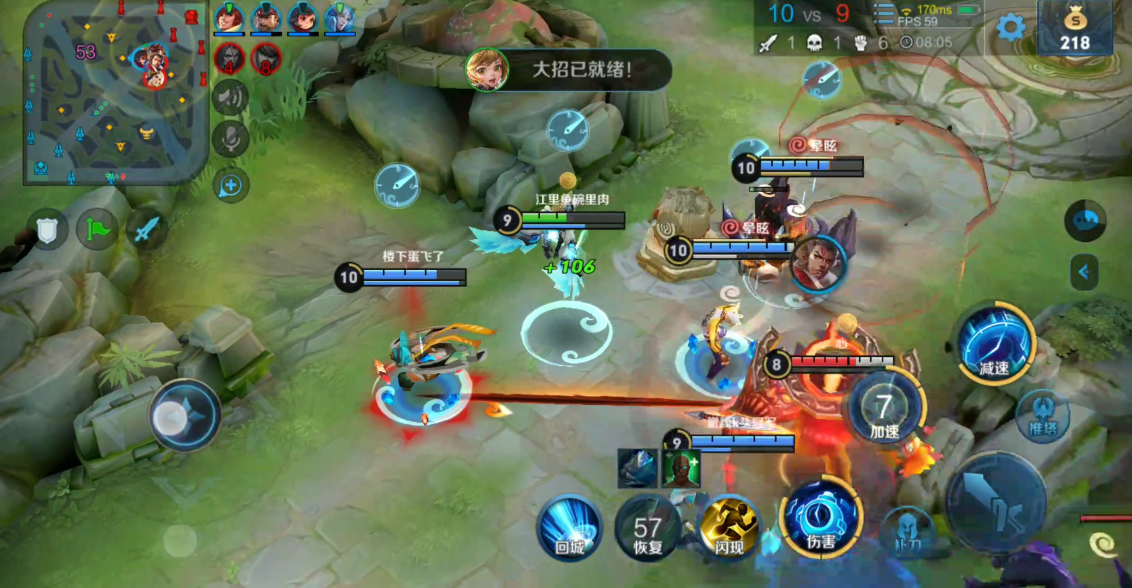Open the shop via the gold counter
Image resolution: width=1132 pixels, height=588 pixels.
tap(1075, 28)
